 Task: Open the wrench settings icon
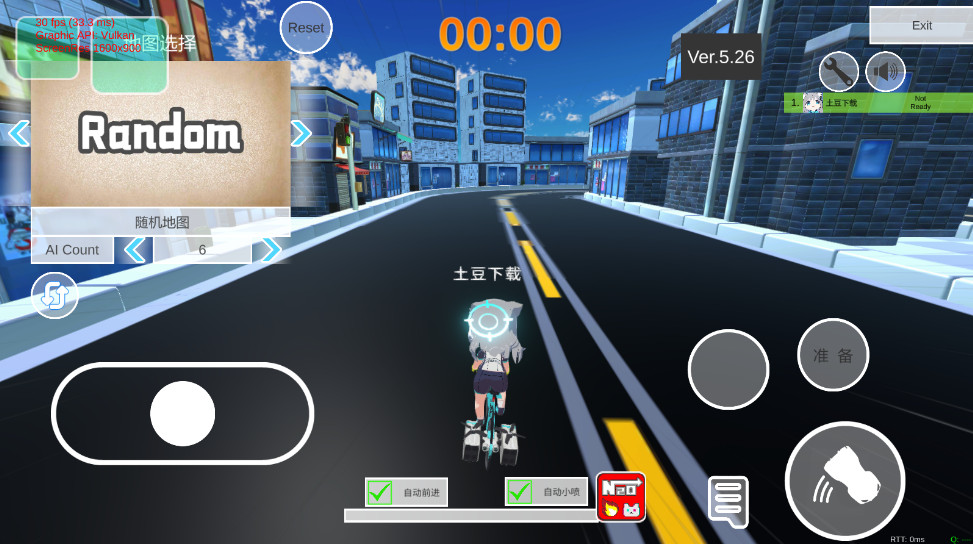pyautogui.click(x=839, y=72)
